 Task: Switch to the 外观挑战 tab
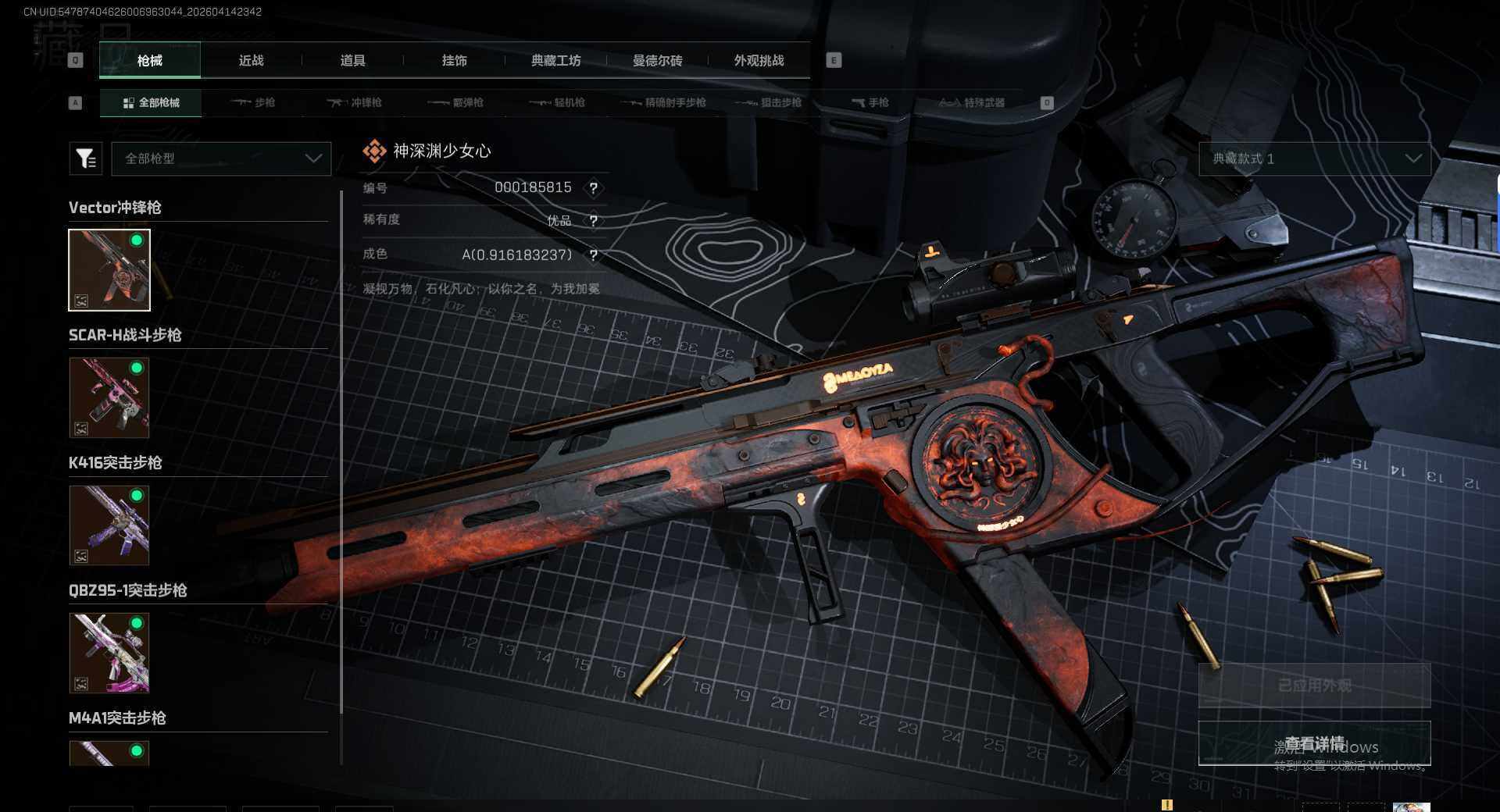click(759, 60)
